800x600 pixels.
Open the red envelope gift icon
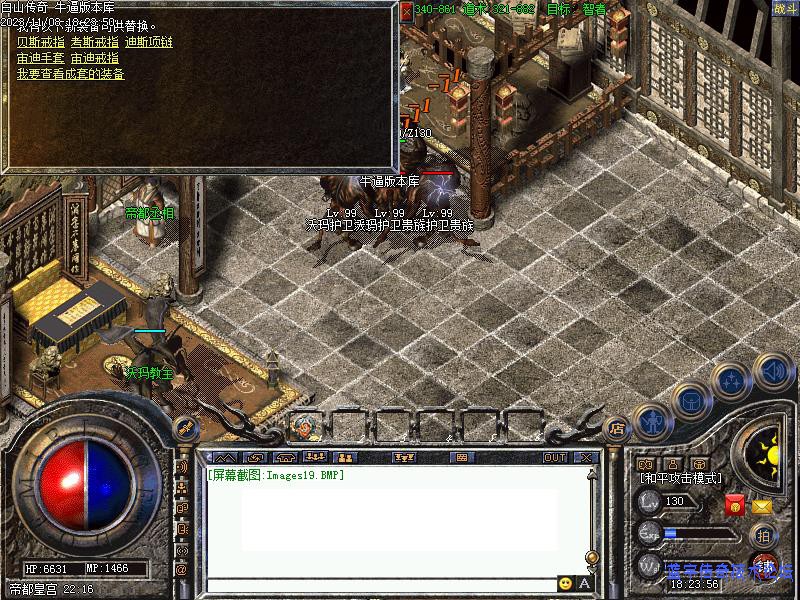(735, 505)
